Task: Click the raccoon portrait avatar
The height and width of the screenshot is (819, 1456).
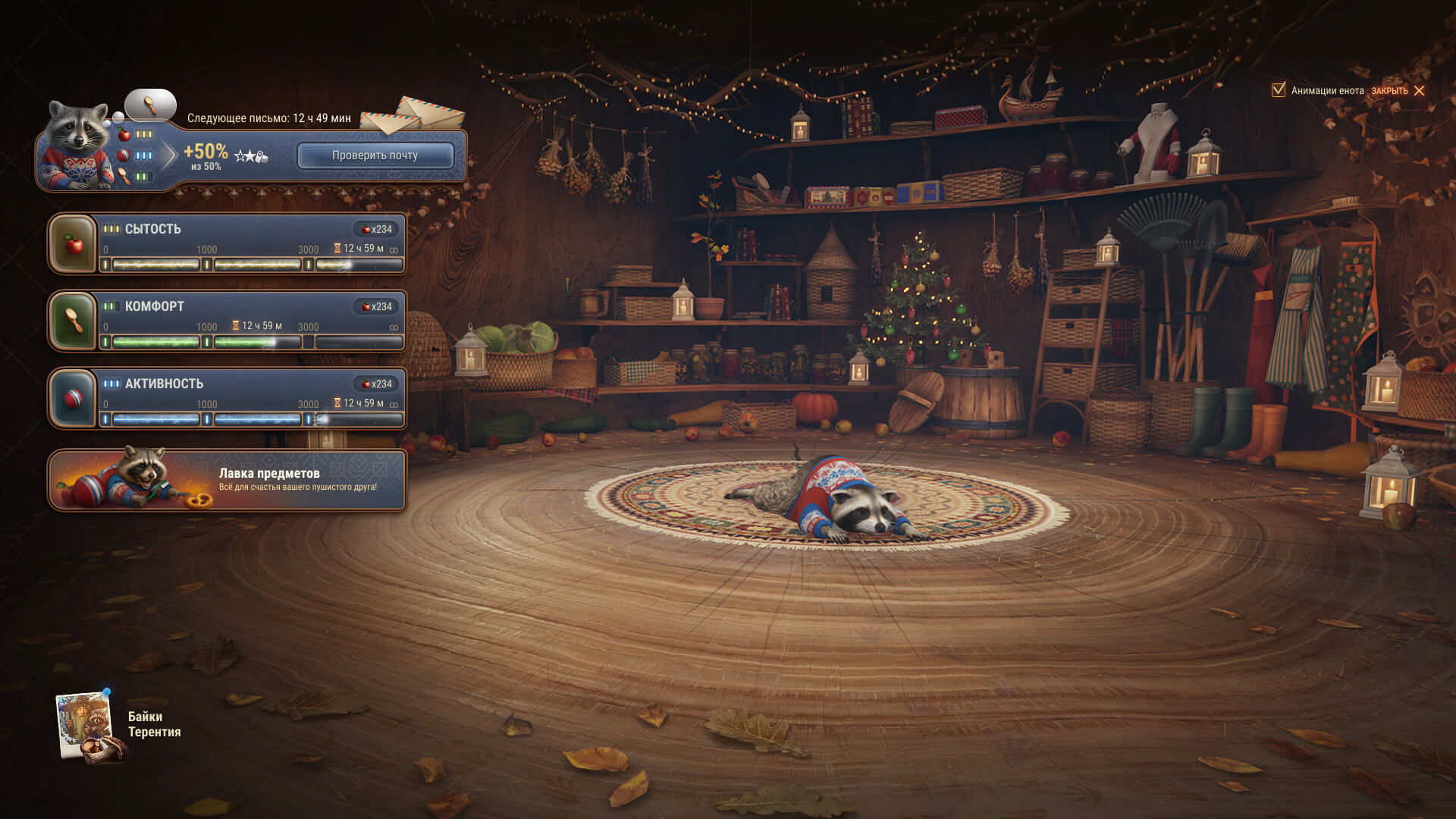Action: [x=76, y=146]
